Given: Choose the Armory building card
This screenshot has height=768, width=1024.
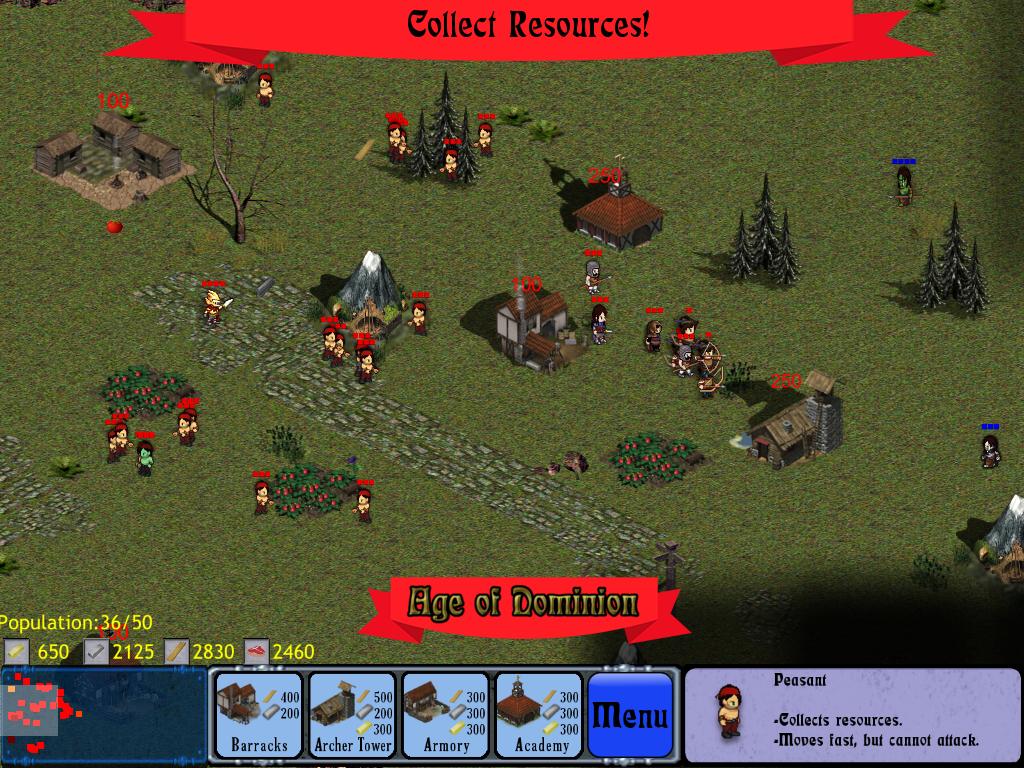Looking at the screenshot, I should 445,715.
